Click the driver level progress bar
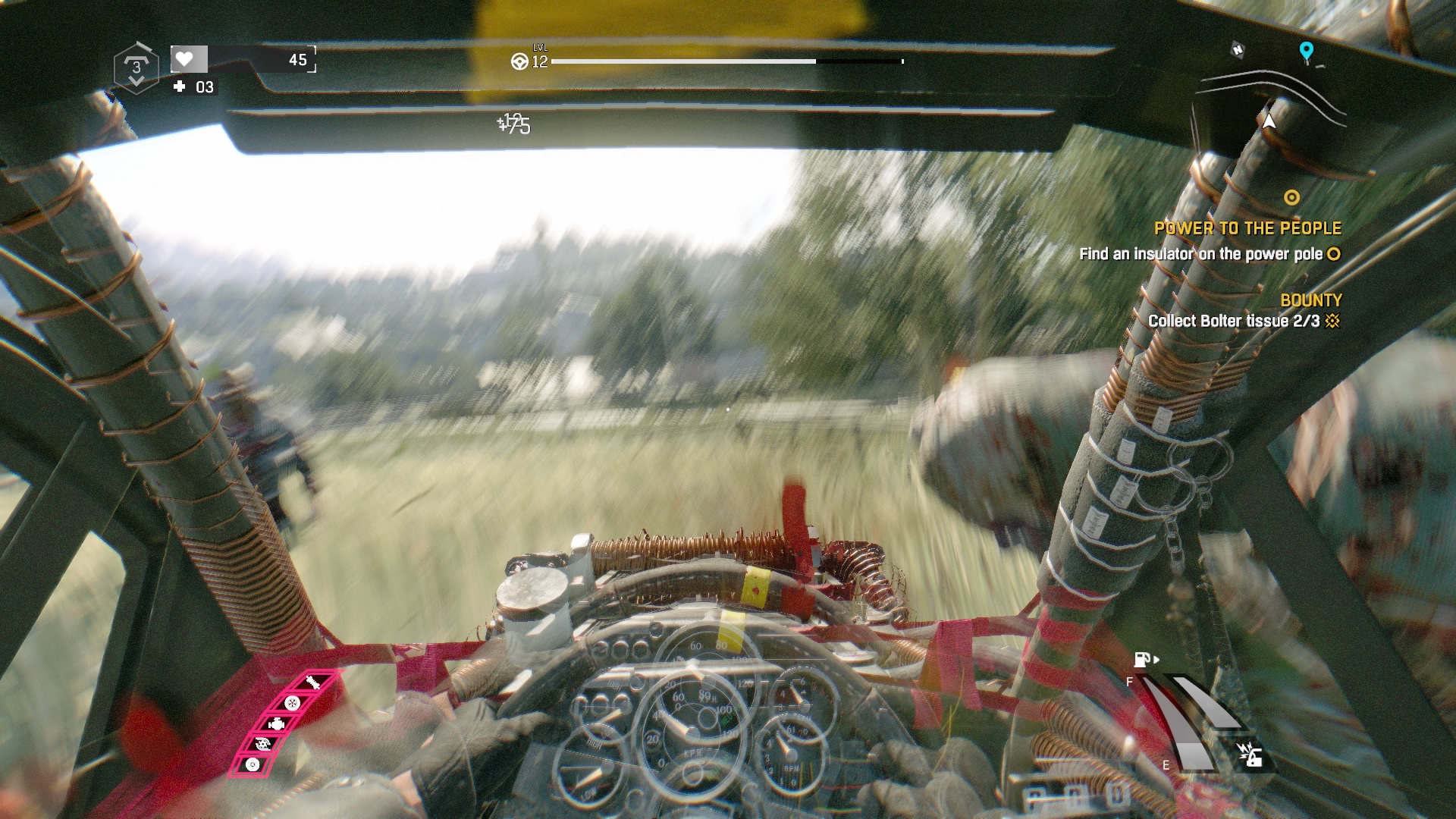This screenshot has width=1456, height=819. point(728,60)
